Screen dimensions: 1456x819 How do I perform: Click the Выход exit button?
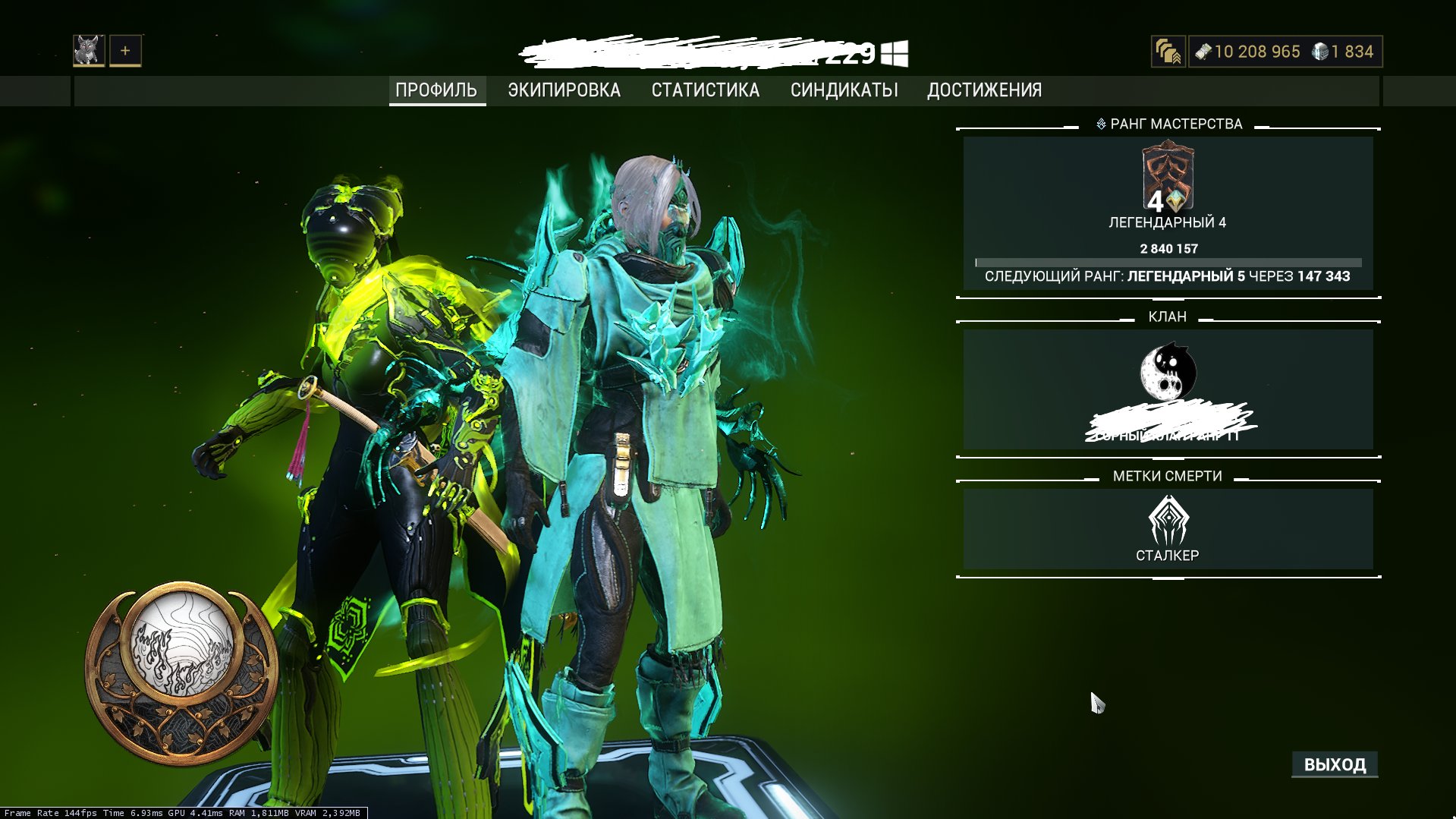[1335, 764]
